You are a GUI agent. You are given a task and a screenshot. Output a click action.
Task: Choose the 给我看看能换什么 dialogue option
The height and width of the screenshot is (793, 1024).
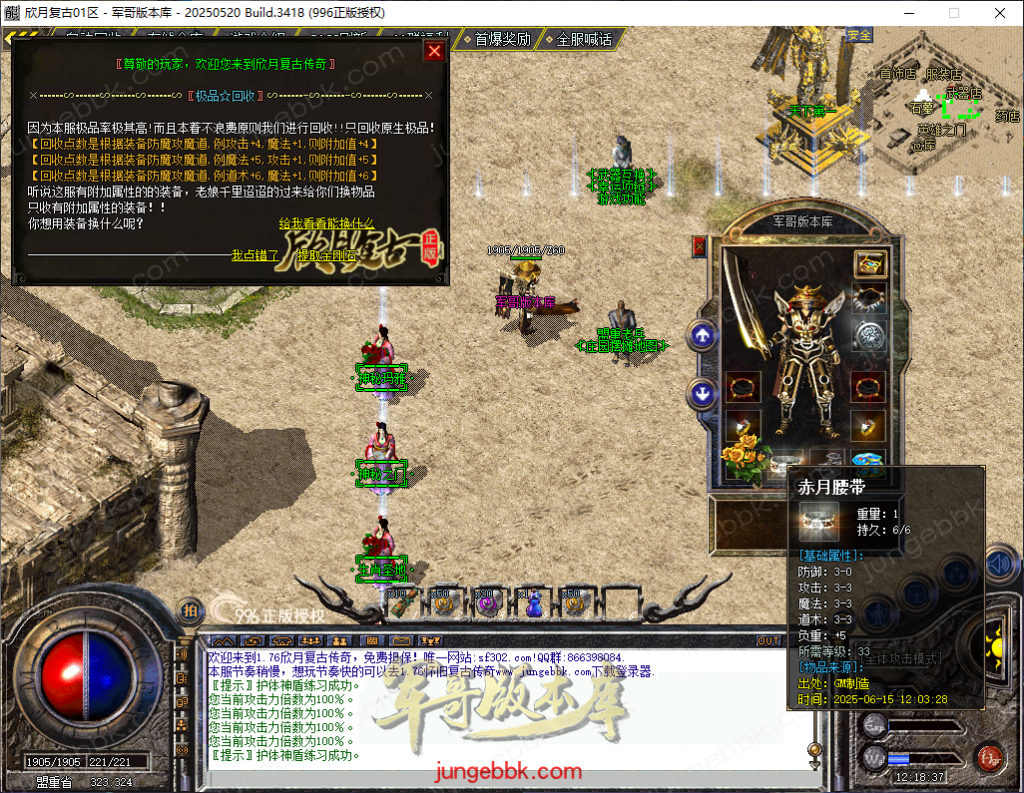[326, 223]
